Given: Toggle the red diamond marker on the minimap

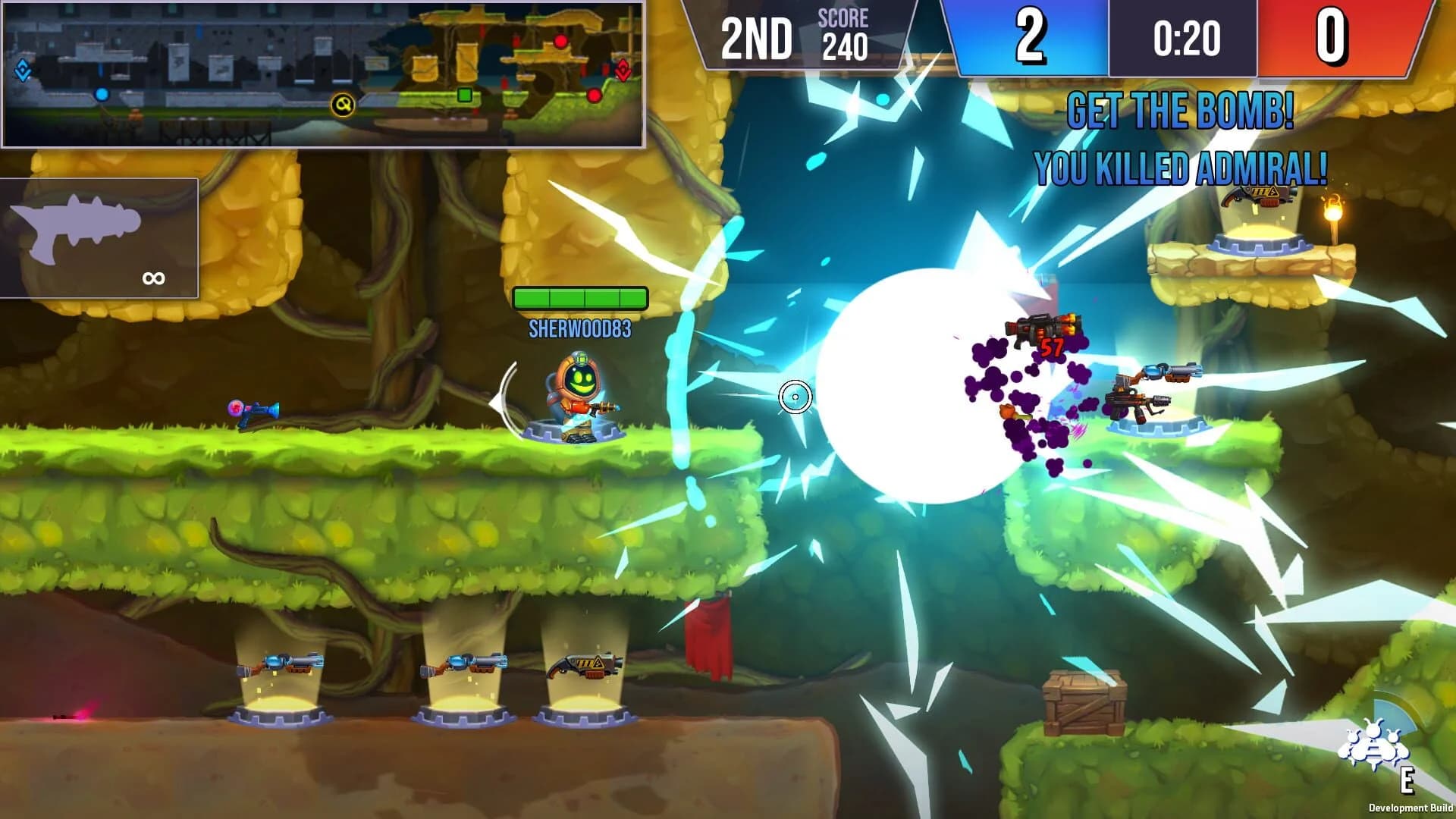Looking at the screenshot, I should (623, 71).
